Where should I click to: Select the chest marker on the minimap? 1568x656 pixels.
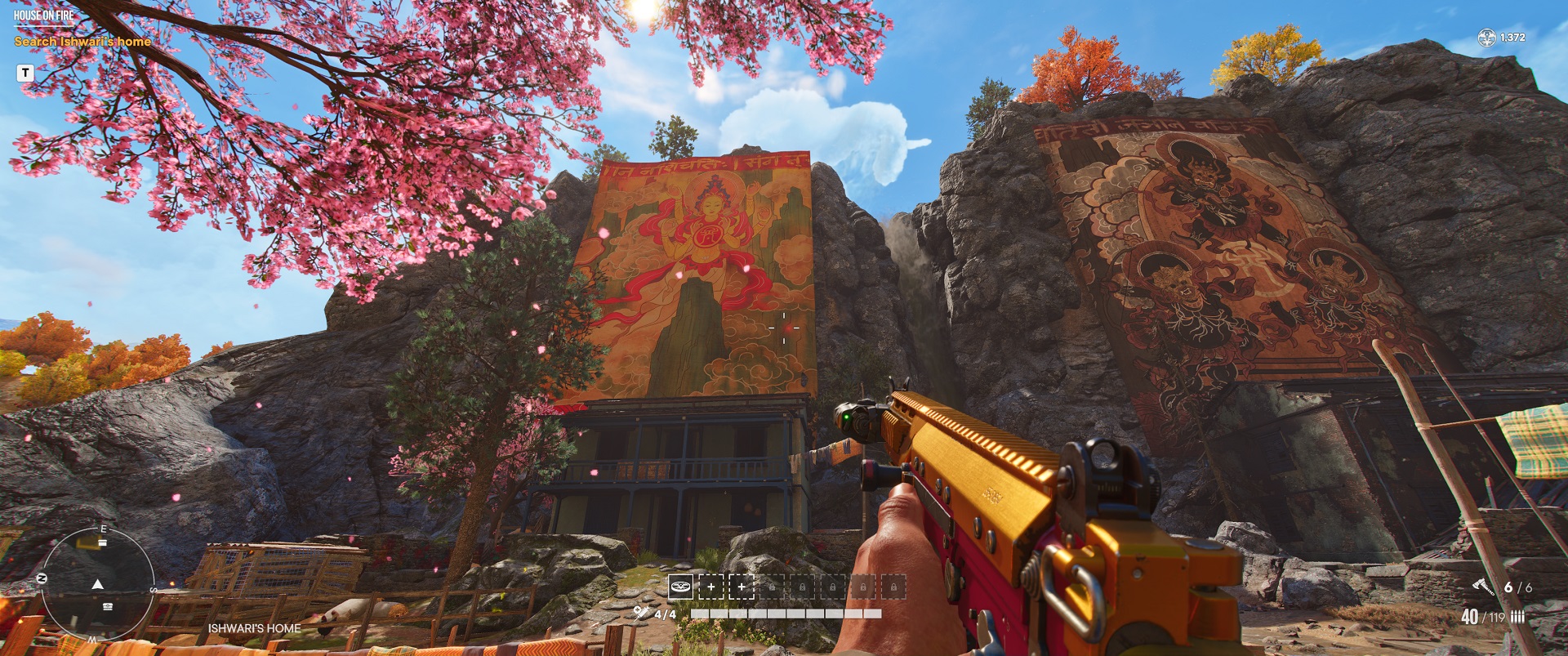point(108,606)
